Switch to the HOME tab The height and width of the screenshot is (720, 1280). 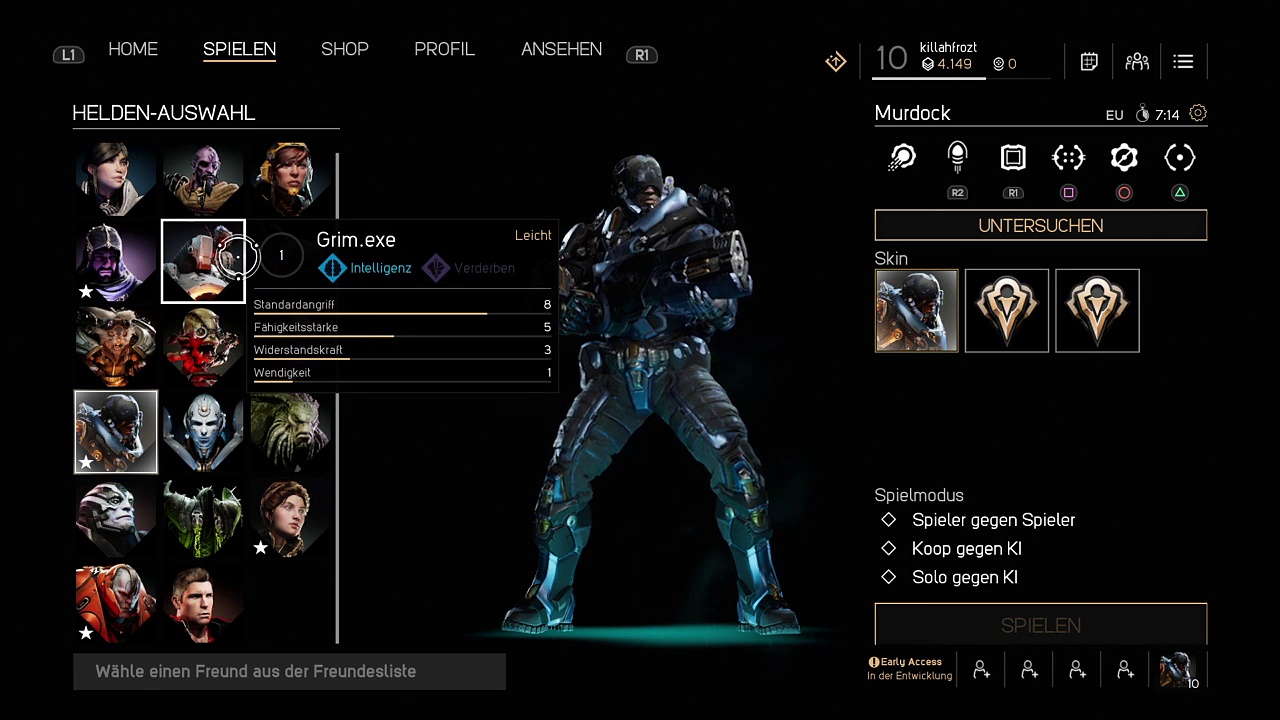pyautogui.click(x=133, y=49)
